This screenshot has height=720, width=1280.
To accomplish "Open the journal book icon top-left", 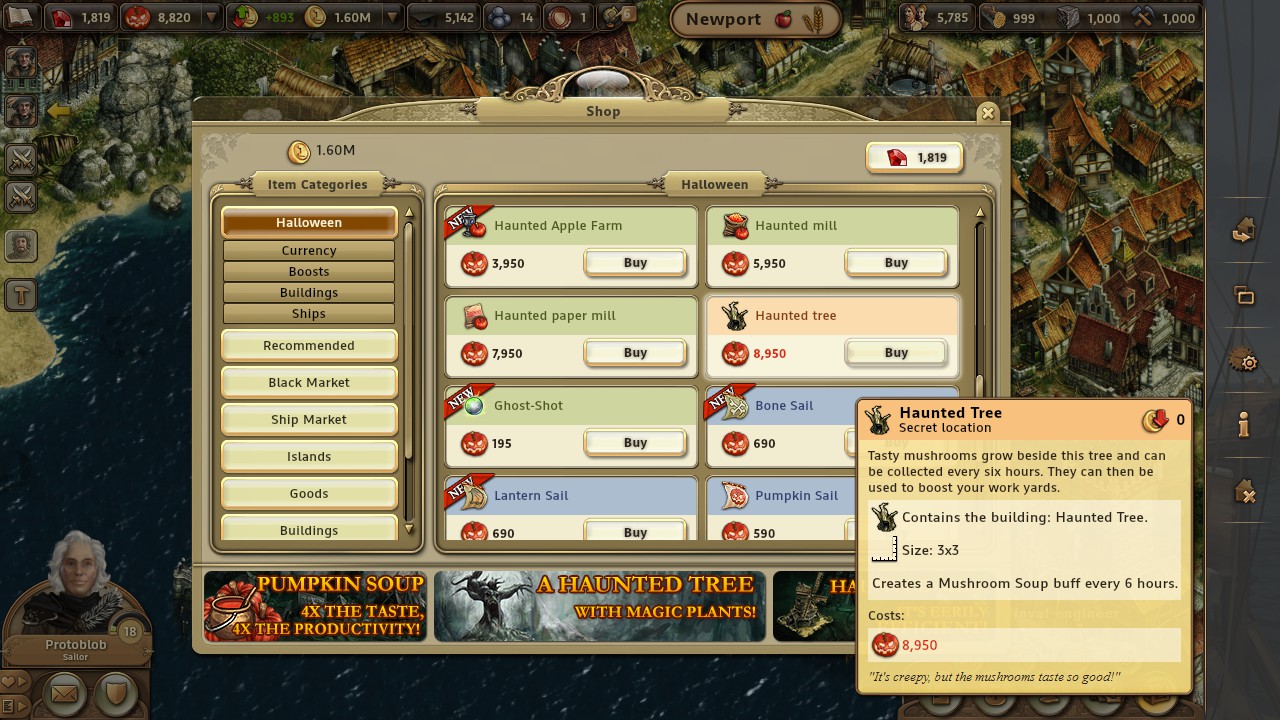I will point(22,17).
